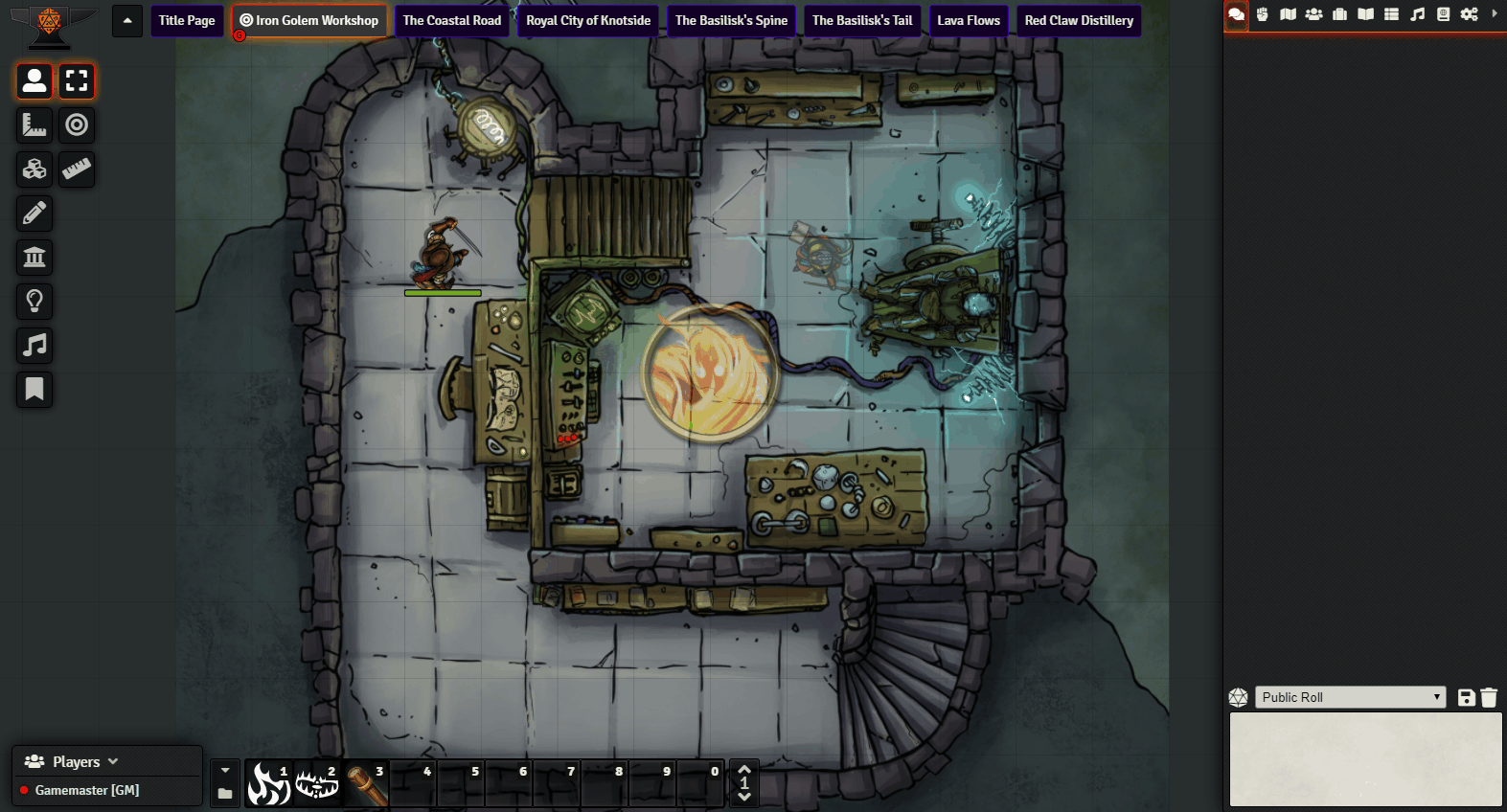Click the Red Claw Distillery scene link
Screen dimensions: 1507x812
pos(1079,20)
